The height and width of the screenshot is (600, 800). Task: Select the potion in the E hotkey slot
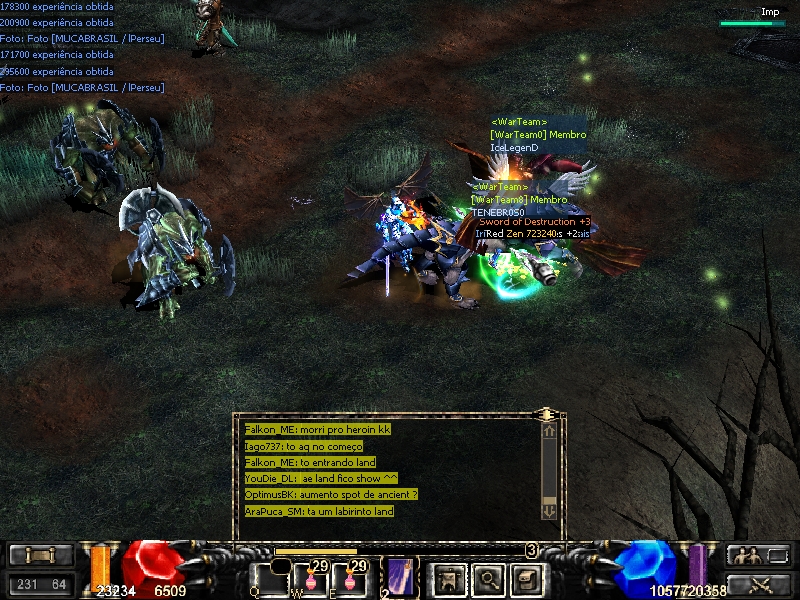pyautogui.click(x=349, y=579)
